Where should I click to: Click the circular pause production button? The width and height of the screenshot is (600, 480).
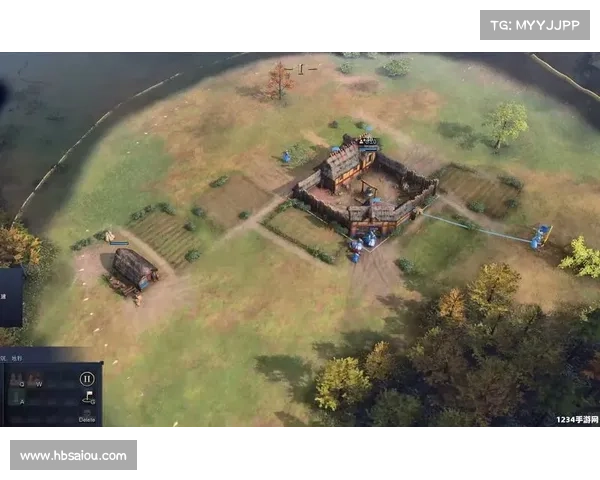point(87,379)
